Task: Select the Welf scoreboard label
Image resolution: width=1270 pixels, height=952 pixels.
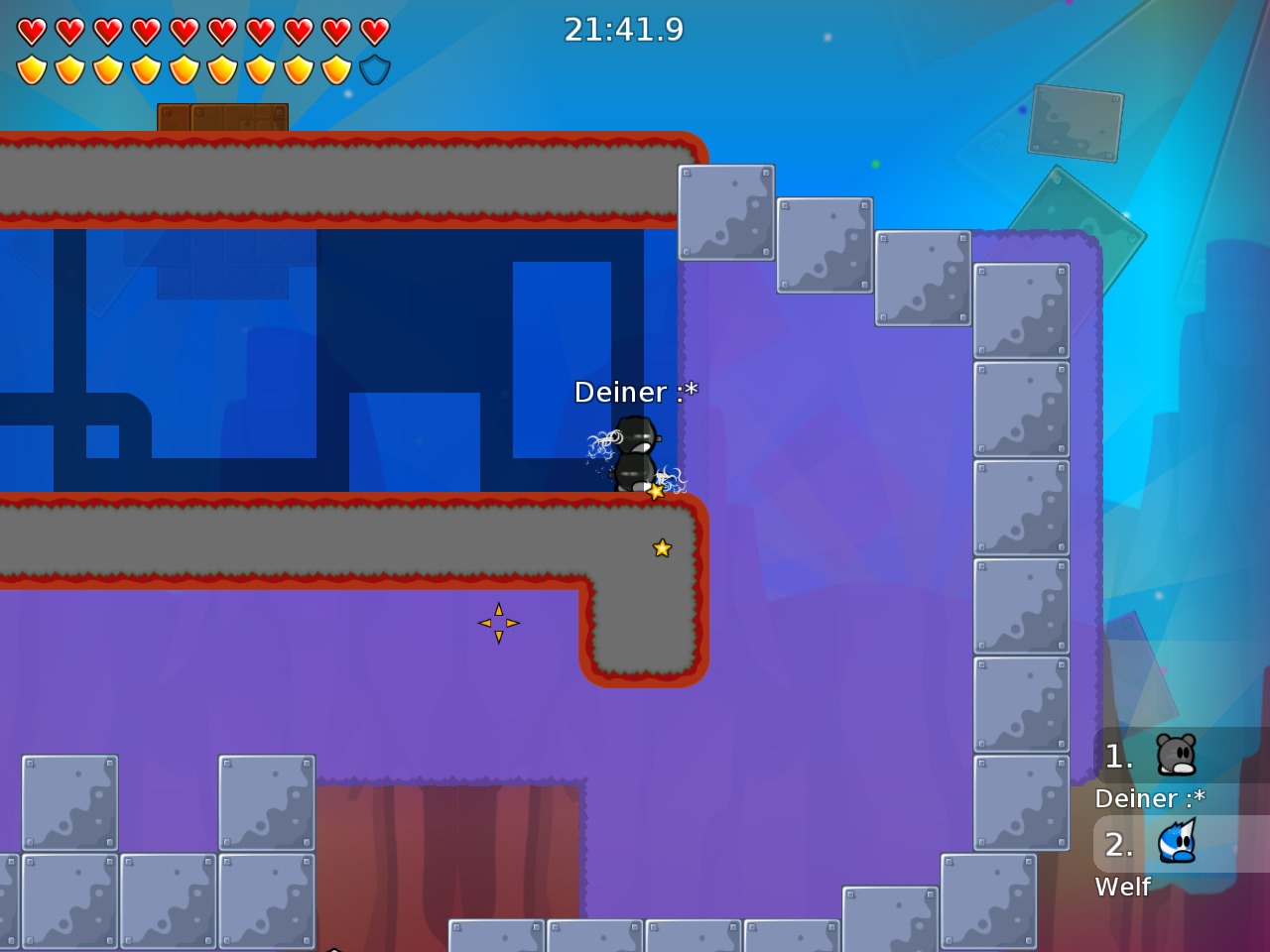Action: (1122, 888)
